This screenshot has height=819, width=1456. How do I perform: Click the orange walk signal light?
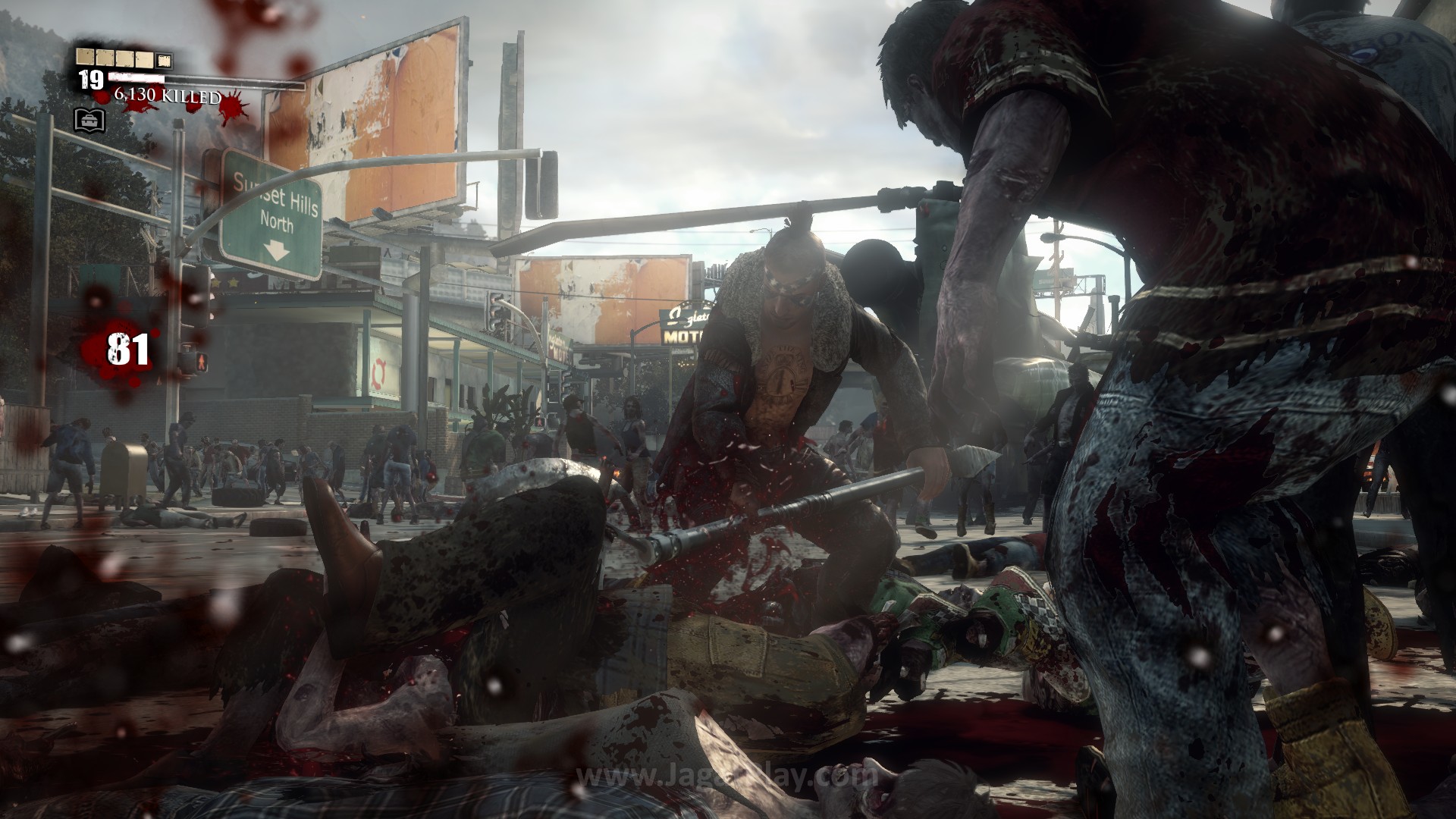(x=202, y=362)
